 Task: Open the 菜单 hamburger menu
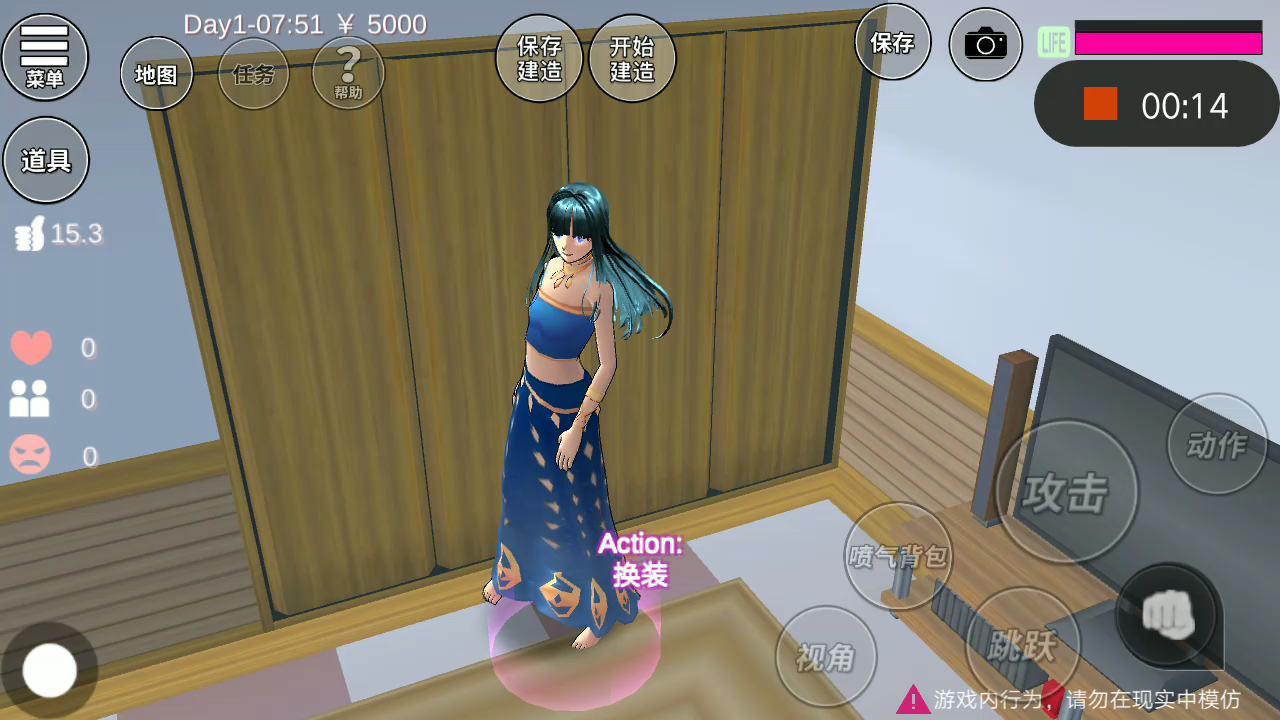tap(45, 57)
